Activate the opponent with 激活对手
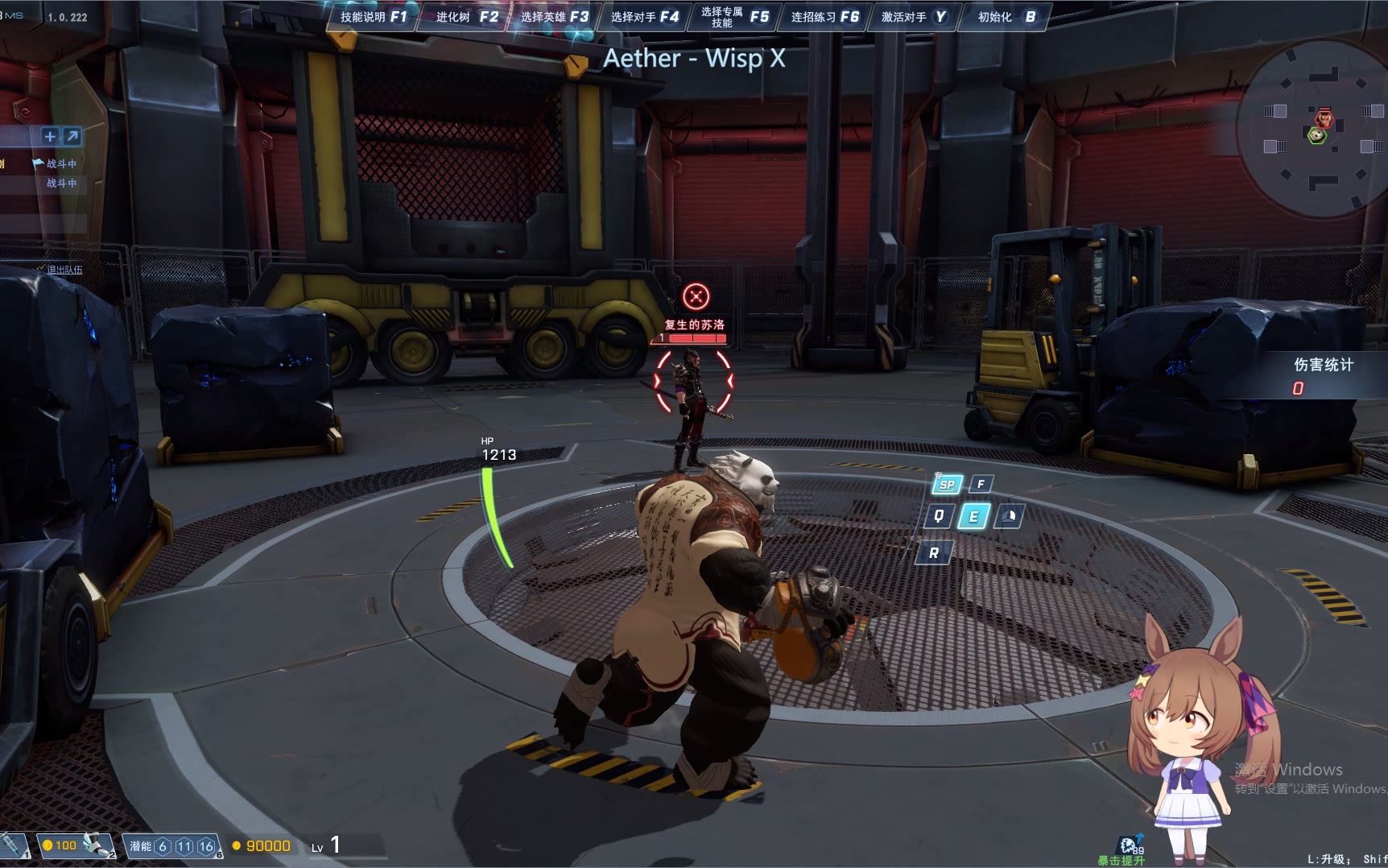 (913, 17)
